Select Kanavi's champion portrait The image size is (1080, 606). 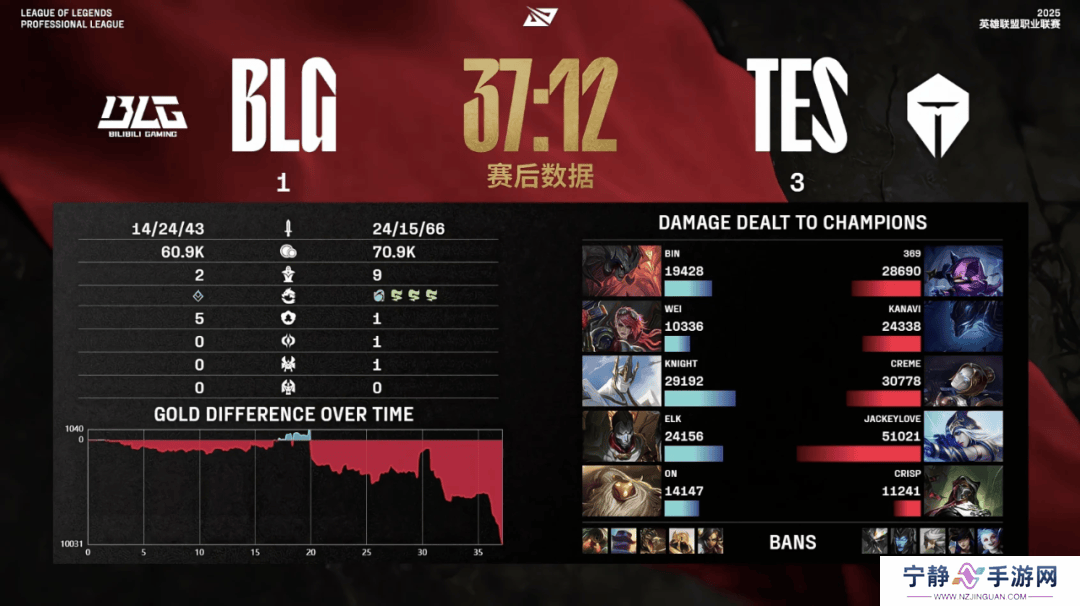coord(963,326)
